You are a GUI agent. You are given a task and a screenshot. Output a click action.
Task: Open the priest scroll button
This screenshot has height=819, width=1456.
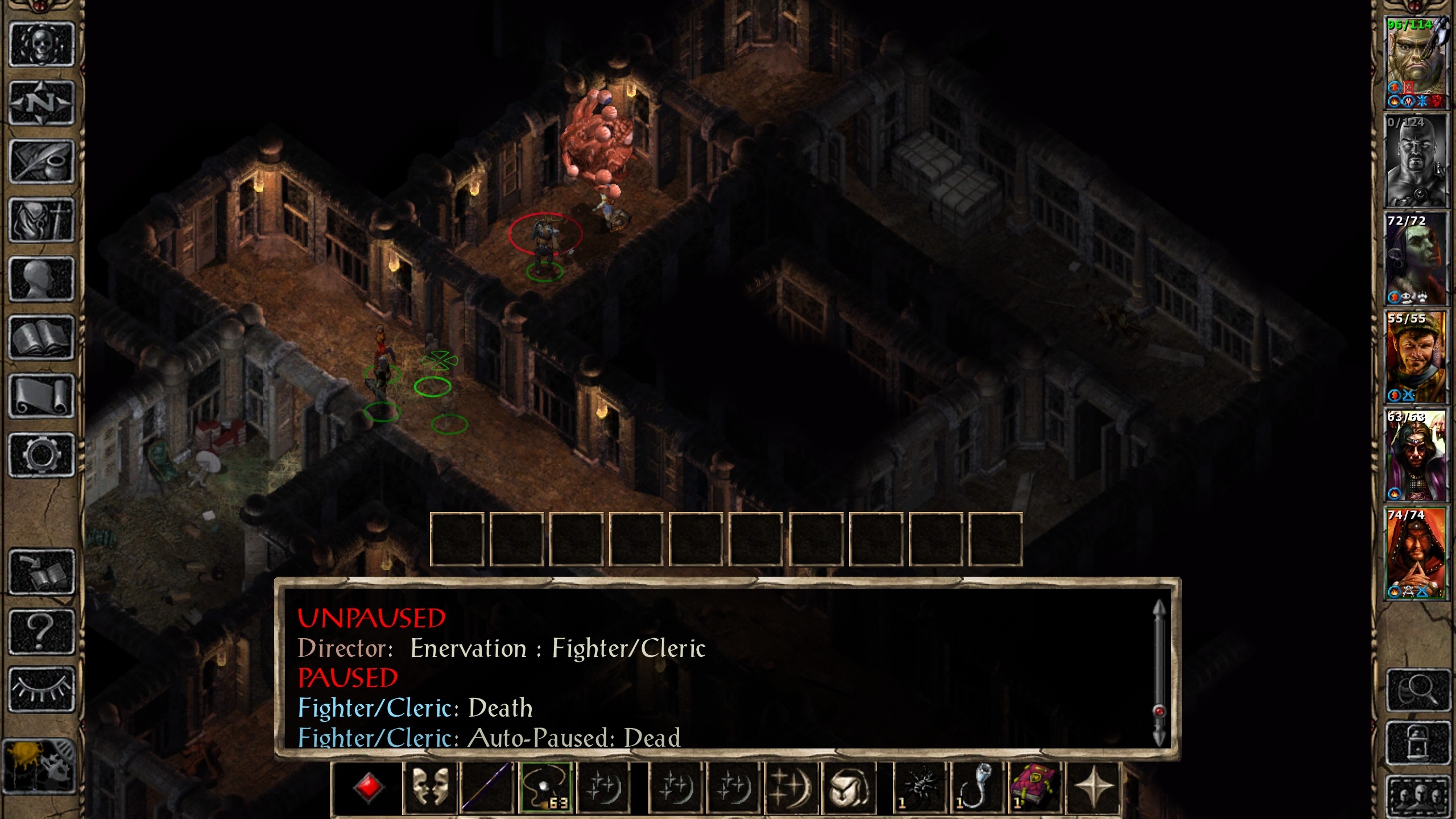(x=42, y=397)
